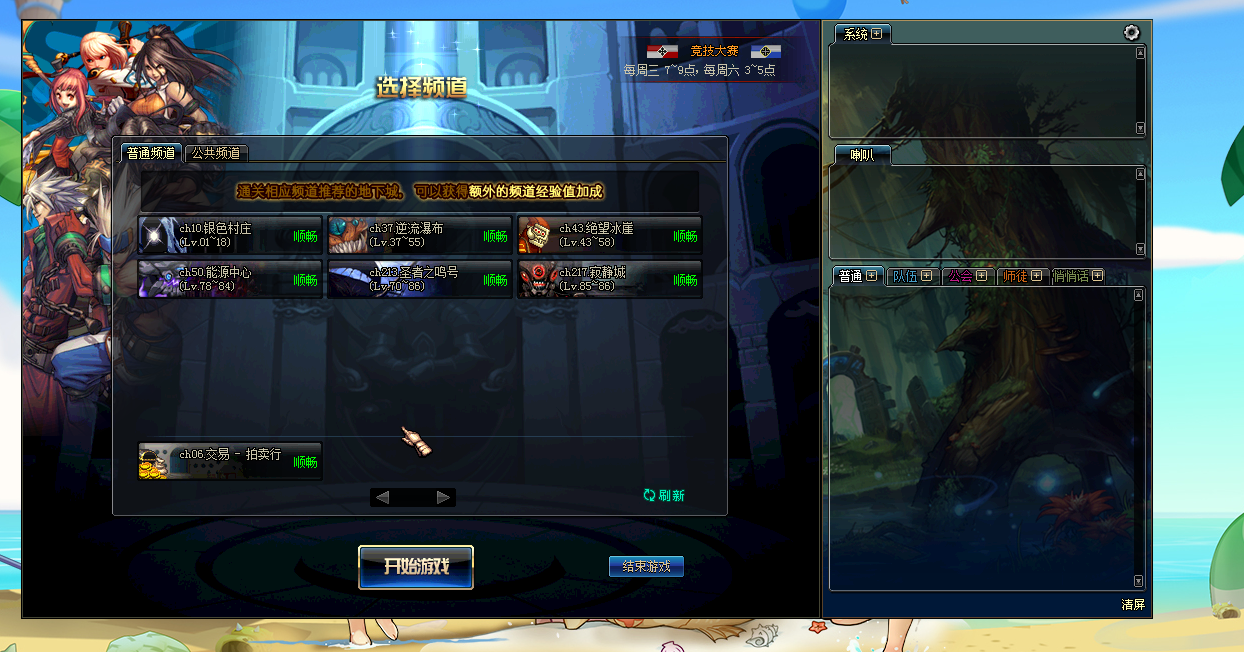This screenshot has width=1244, height=652.
Task: Pick channel ch217 寂静城
Action: [x=610, y=279]
